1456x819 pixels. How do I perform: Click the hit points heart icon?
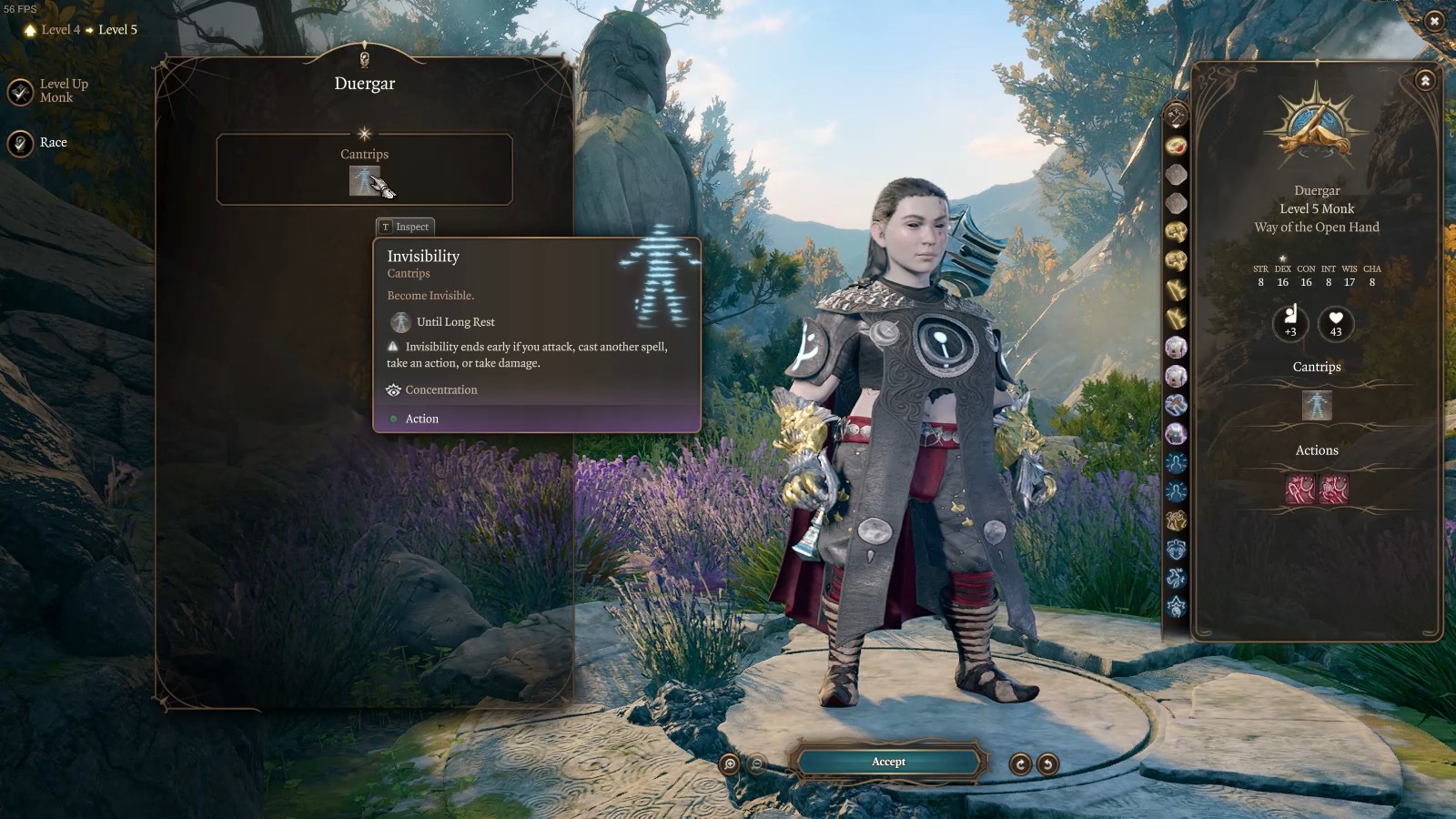pyautogui.click(x=1336, y=322)
